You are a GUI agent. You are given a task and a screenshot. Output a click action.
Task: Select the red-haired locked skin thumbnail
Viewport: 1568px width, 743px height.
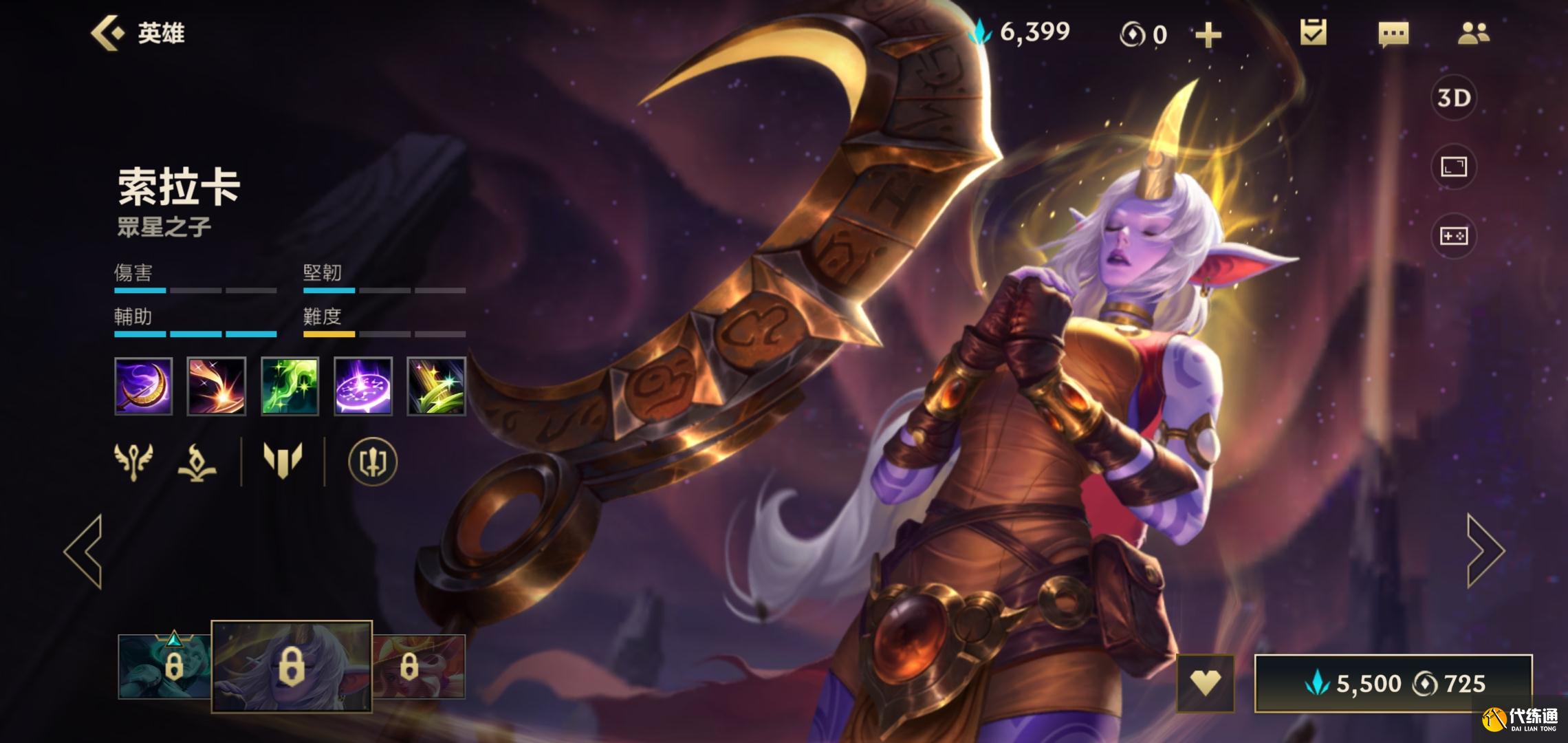click(x=418, y=666)
